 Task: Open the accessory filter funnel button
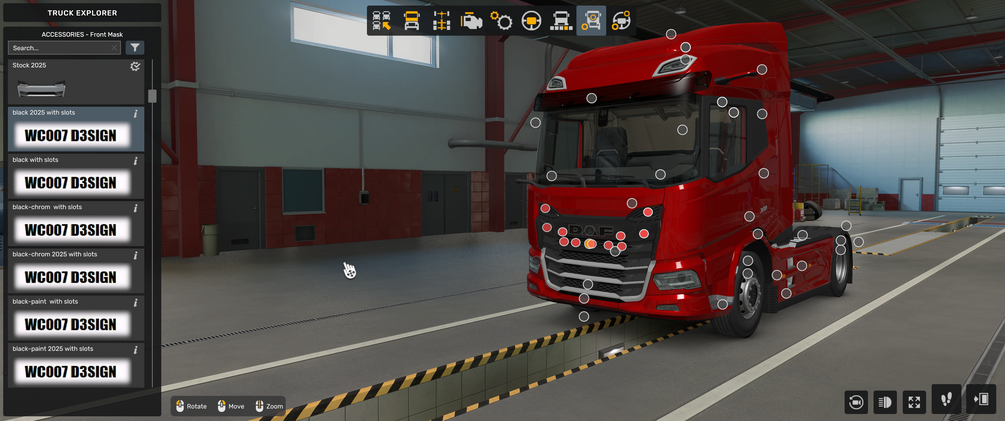point(136,47)
